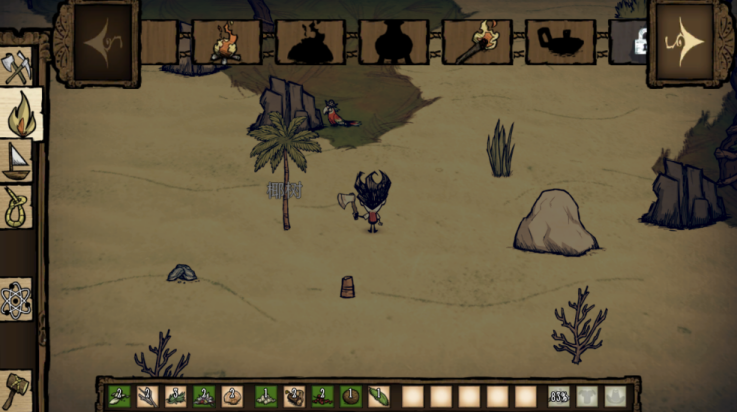Click the locked recipe slot
The image size is (737, 412).
tap(628, 43)
